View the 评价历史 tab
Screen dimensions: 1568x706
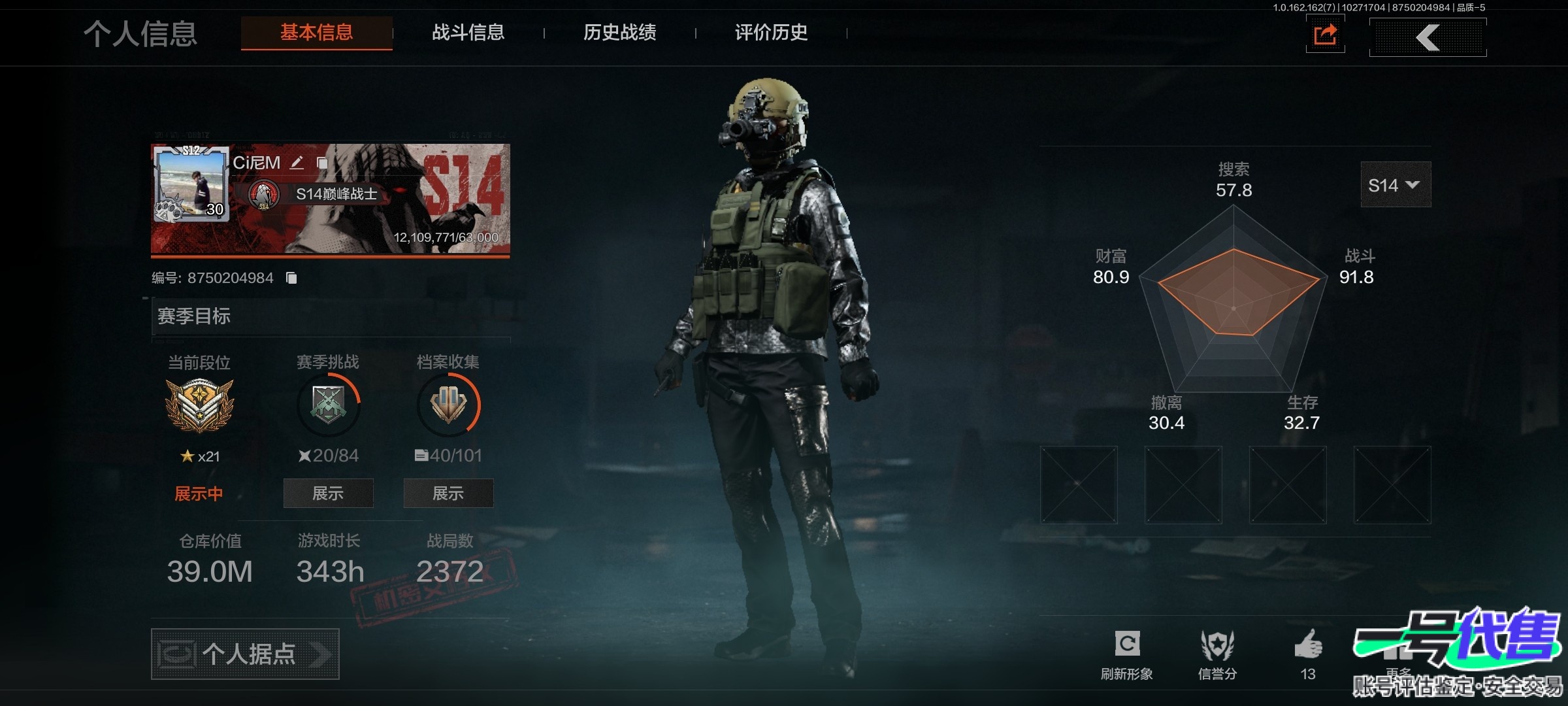(x=771, y=33)
